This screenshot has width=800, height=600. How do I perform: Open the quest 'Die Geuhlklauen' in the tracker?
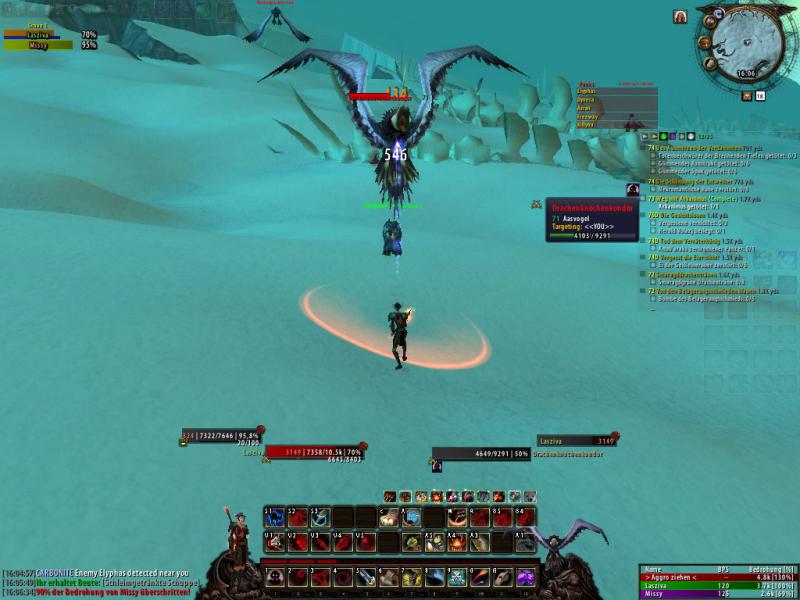682,216
